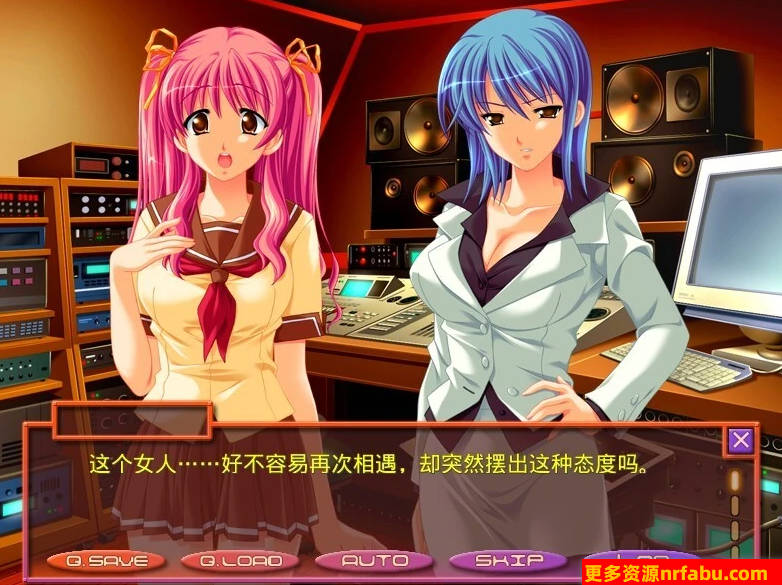The image size is (782, 585).
Task: Hide the dialogue box with the X
Action: click(740, 440)
